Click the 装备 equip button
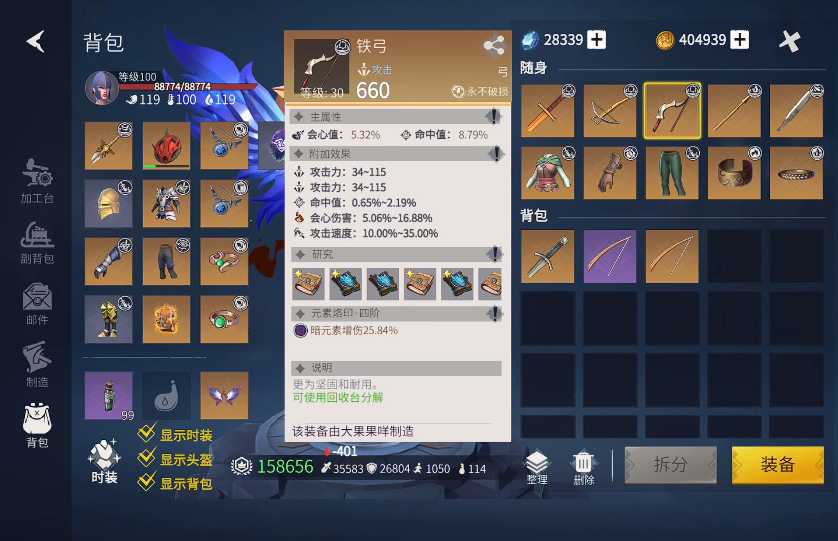Screen dimensions: 838x541 (x=777, y=465)
